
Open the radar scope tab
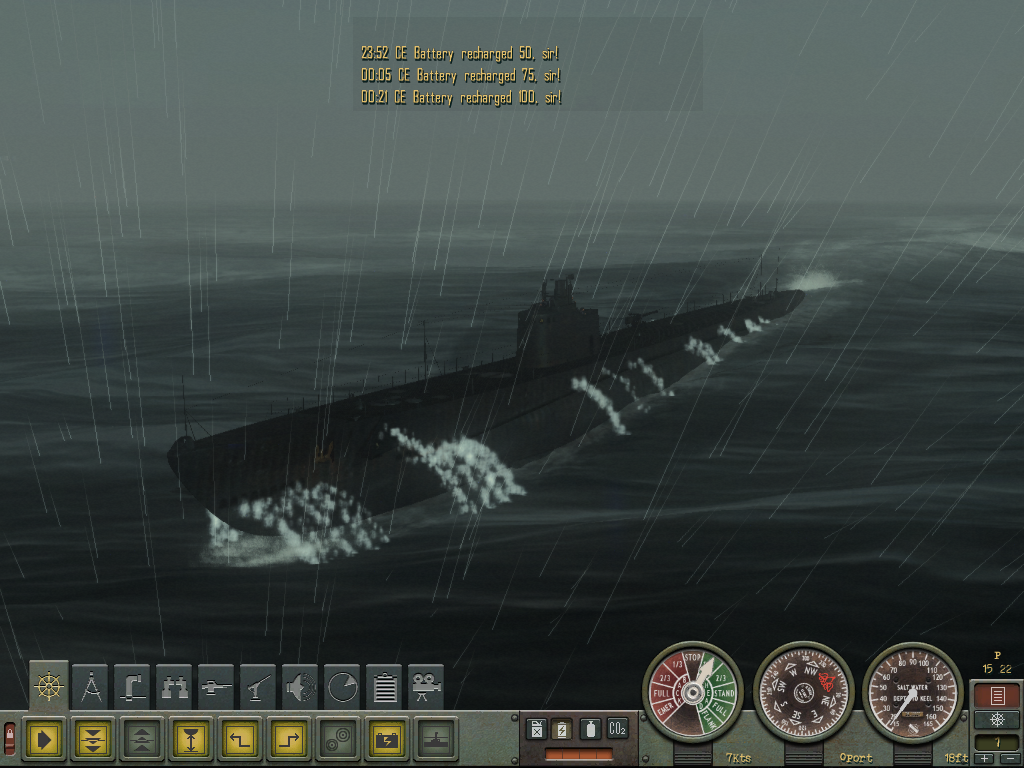pyautogui.click(x=343, y=687)
